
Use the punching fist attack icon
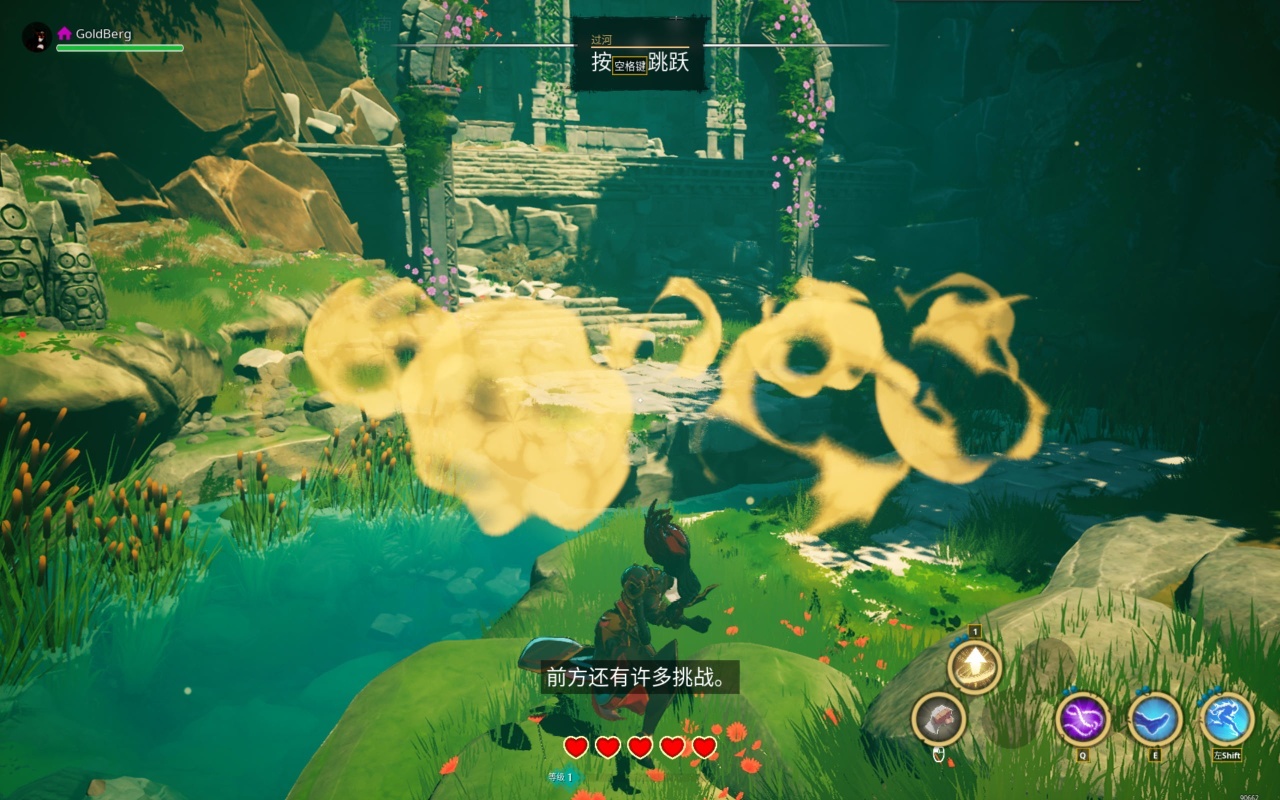[x=938, y=719]
